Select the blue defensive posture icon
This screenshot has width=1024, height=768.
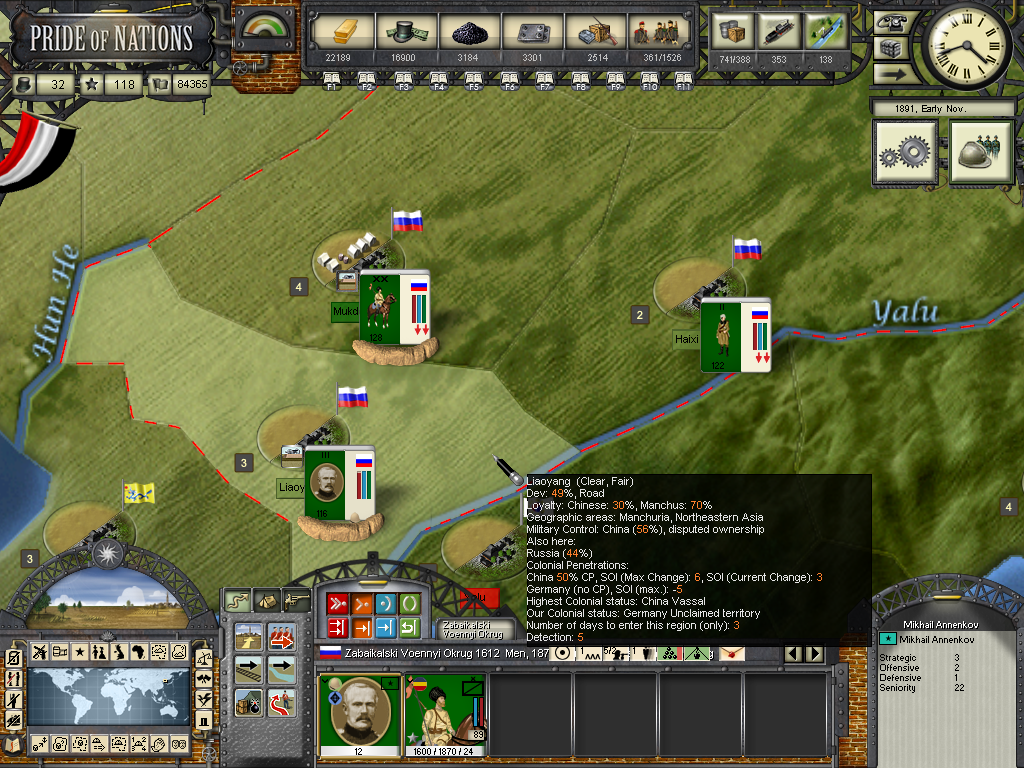coord(385,603)
